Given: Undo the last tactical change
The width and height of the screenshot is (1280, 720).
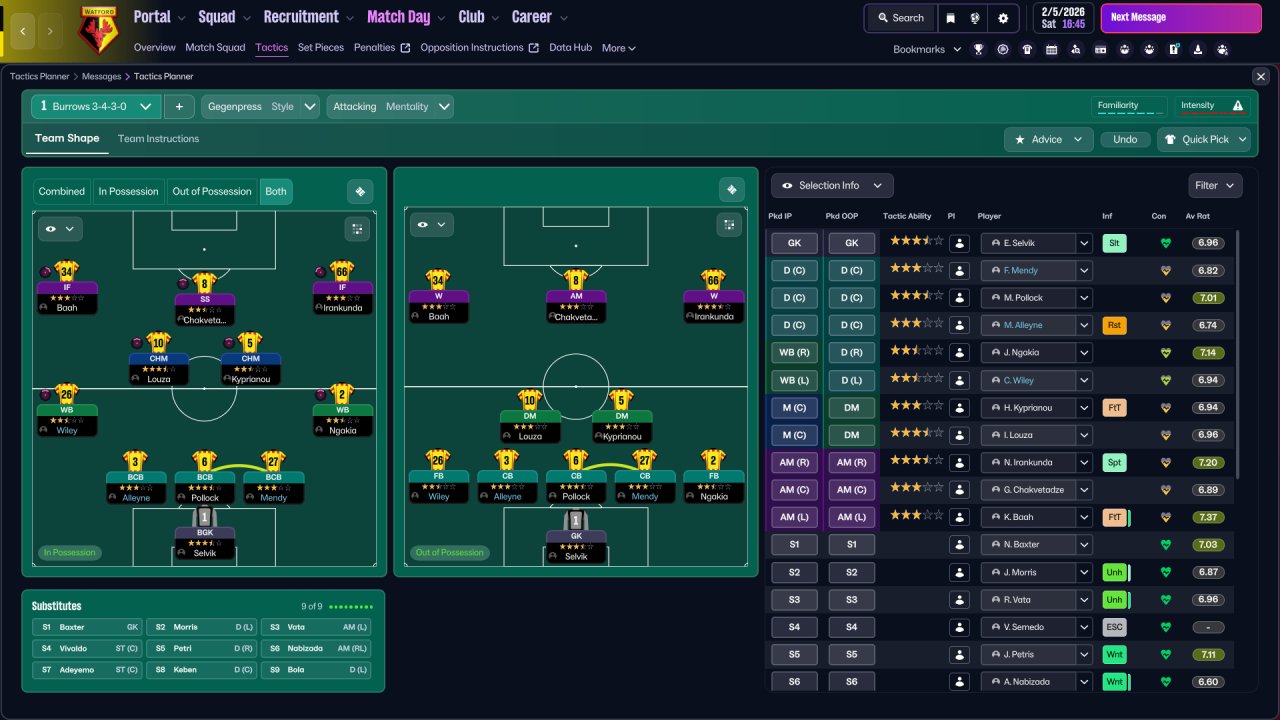Looking at the screenshot, I should (1125, 140).
